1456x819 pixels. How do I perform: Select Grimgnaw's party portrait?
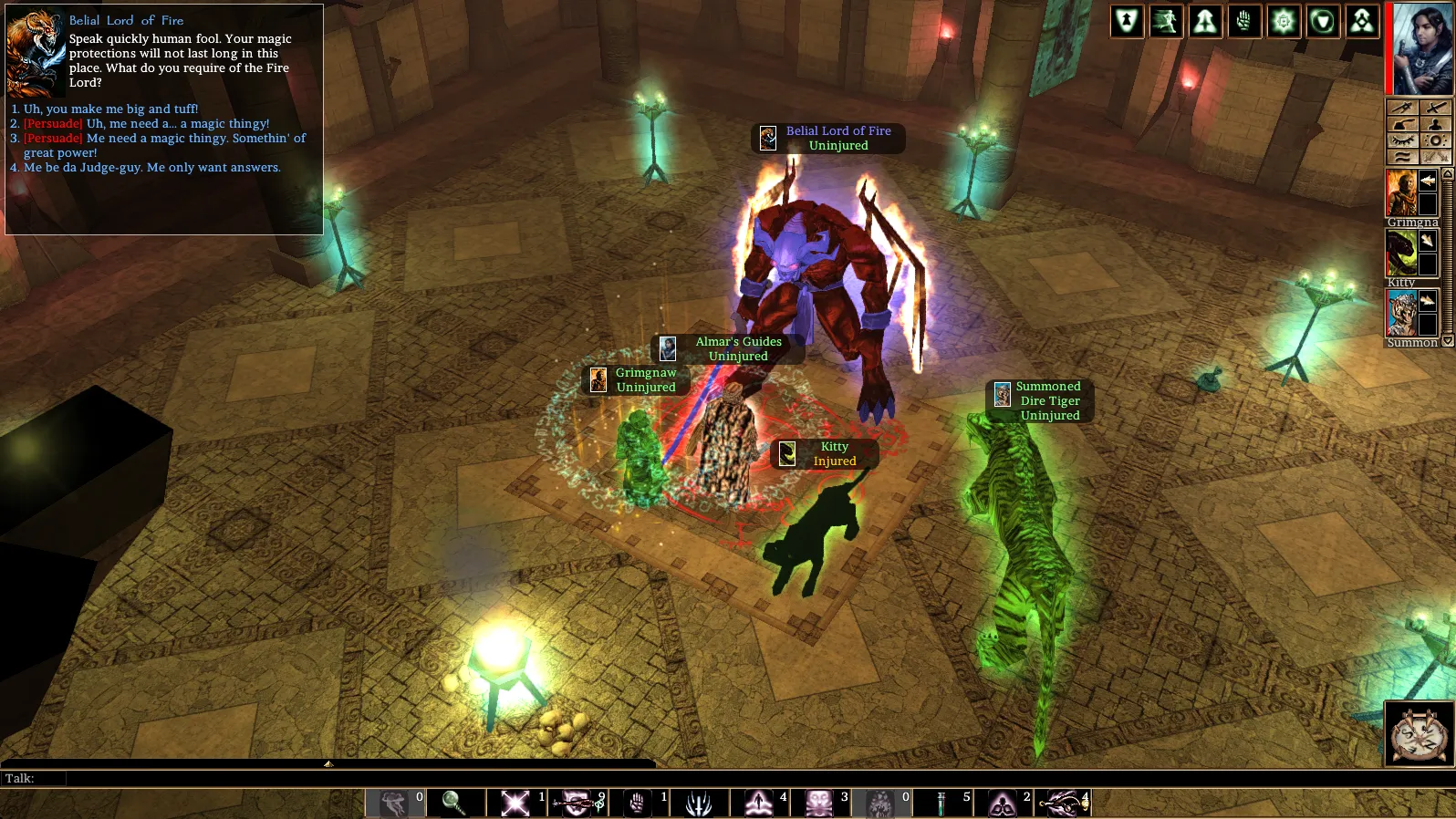coord(1401,192)
